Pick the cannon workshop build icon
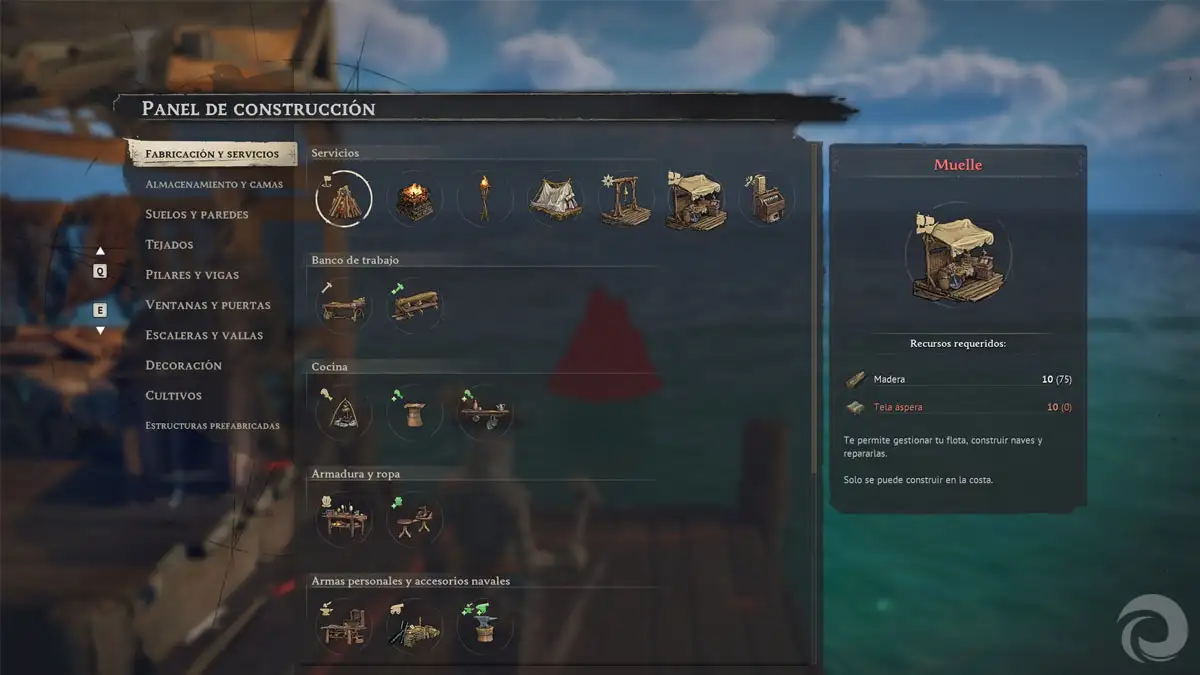 [x=414, y=627]
